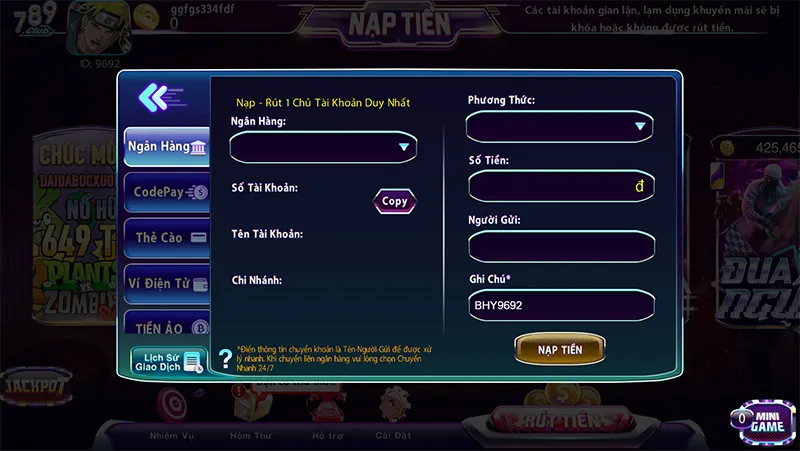The height and width of the screenshot is (451, 800).
Task: Click the Số Tiền amount field
Action: click(560, 186)
